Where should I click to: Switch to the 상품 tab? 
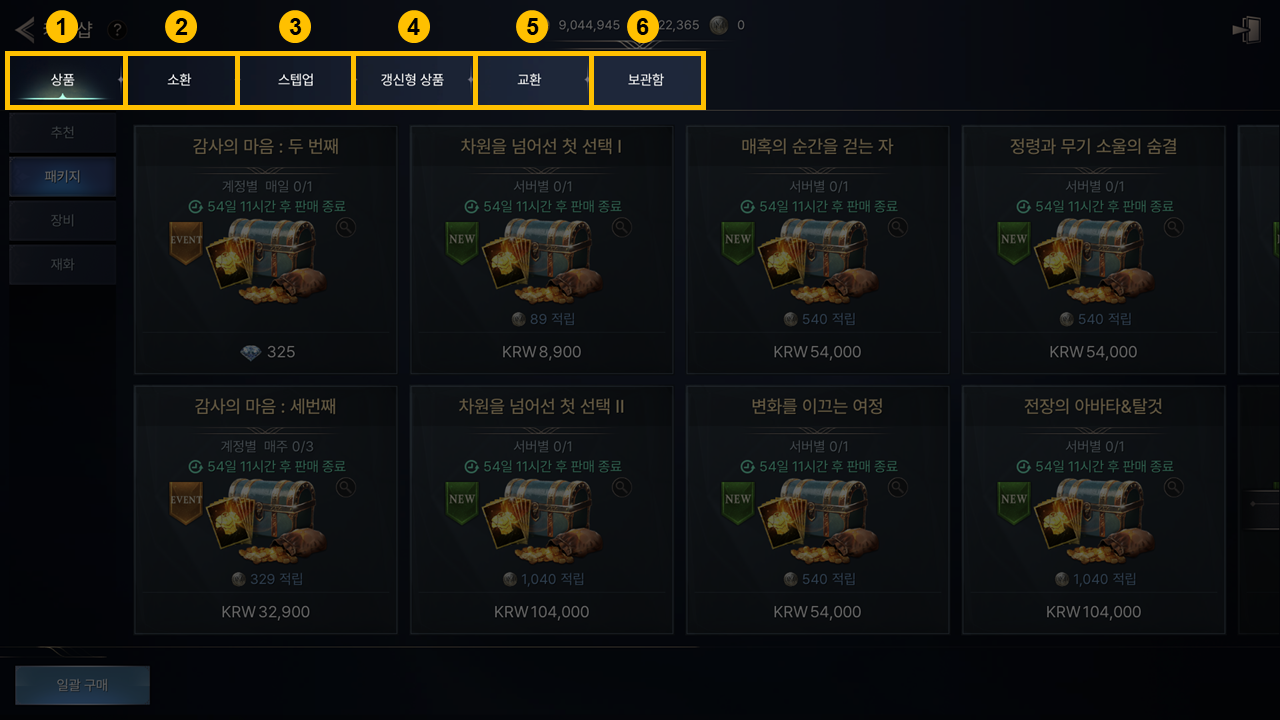[x=64, y=80]
